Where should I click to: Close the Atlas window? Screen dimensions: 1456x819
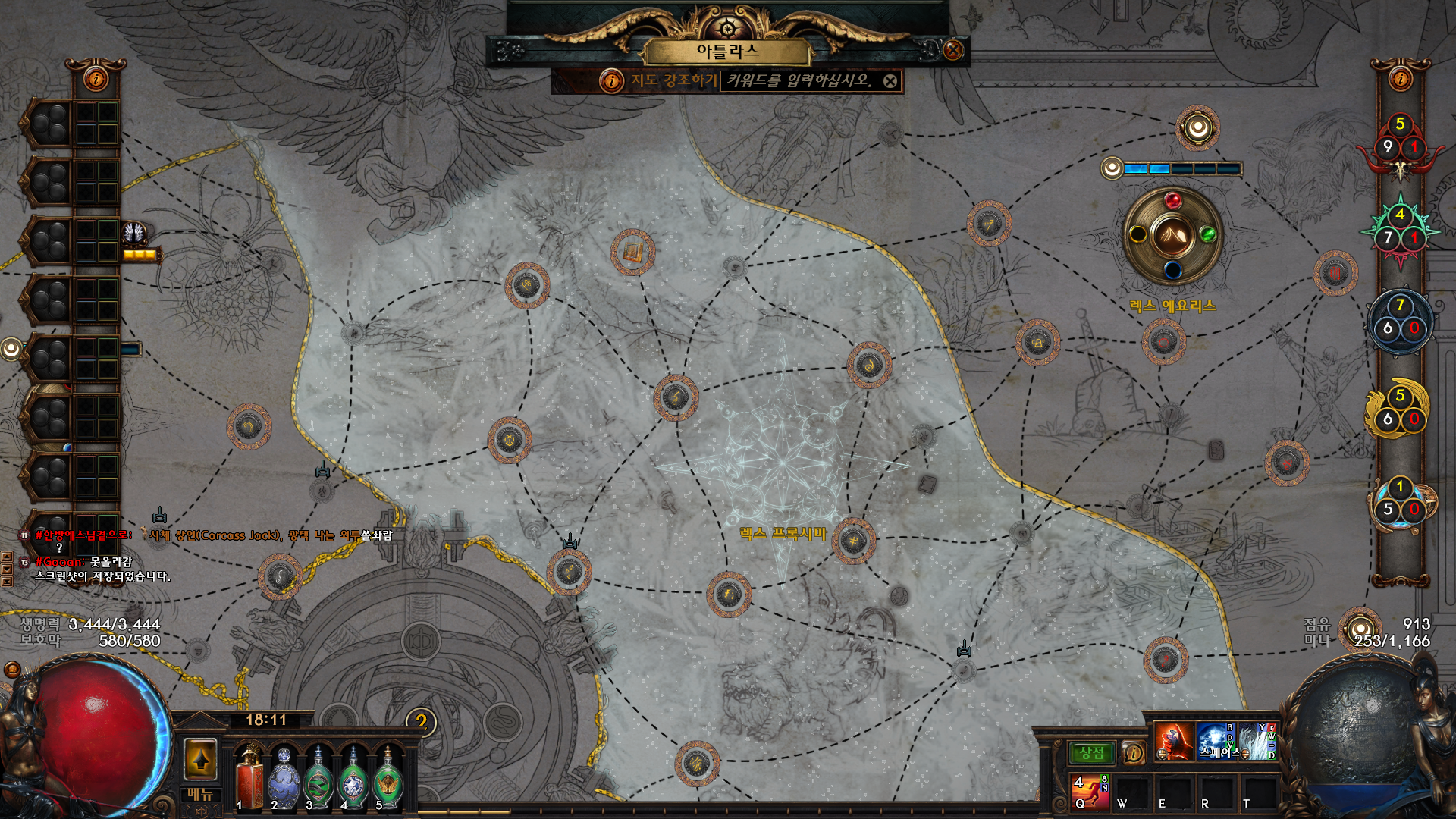click(952, 51)
